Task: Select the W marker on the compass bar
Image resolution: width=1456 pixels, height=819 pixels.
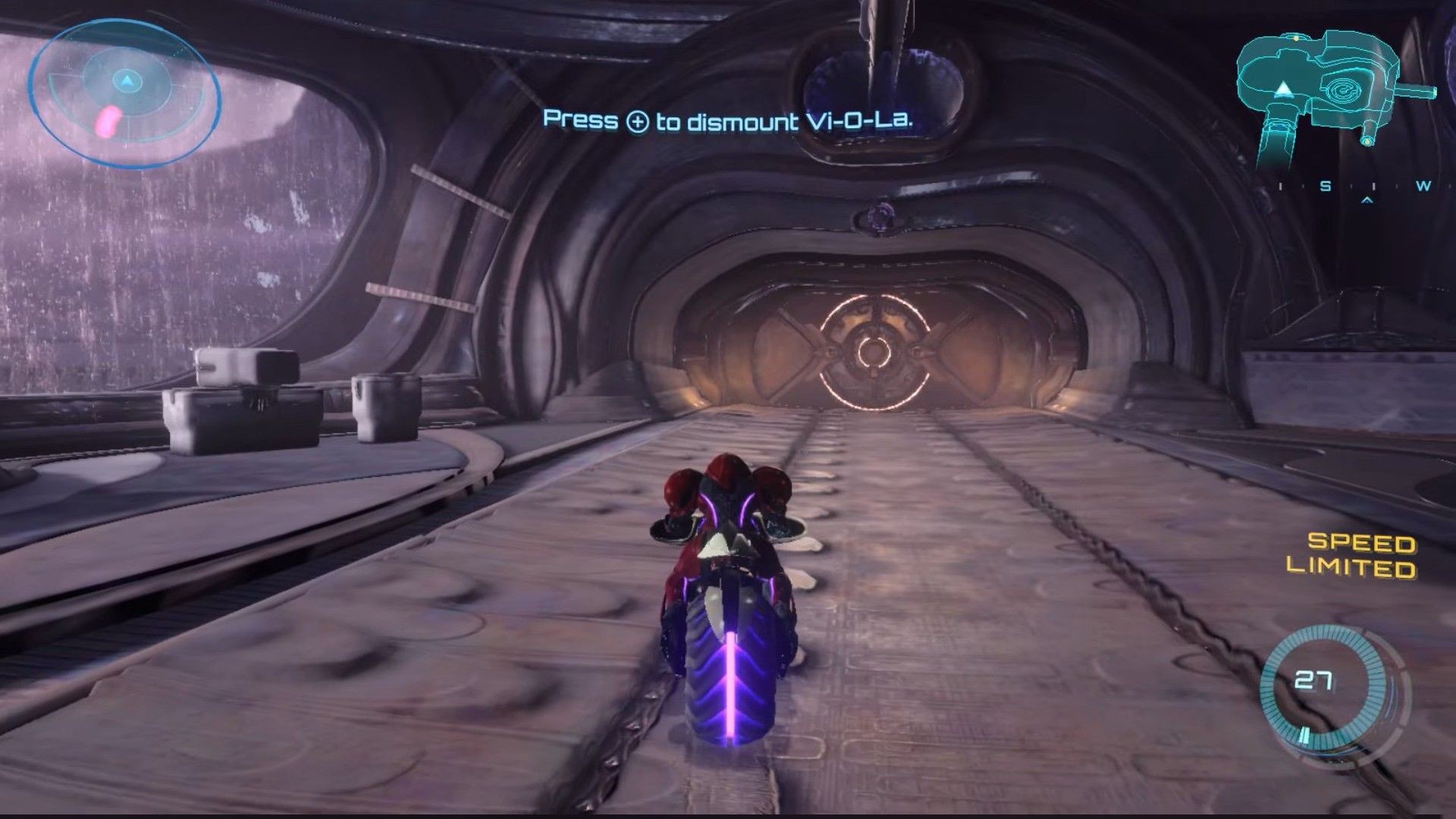Action: [1423, 186]
